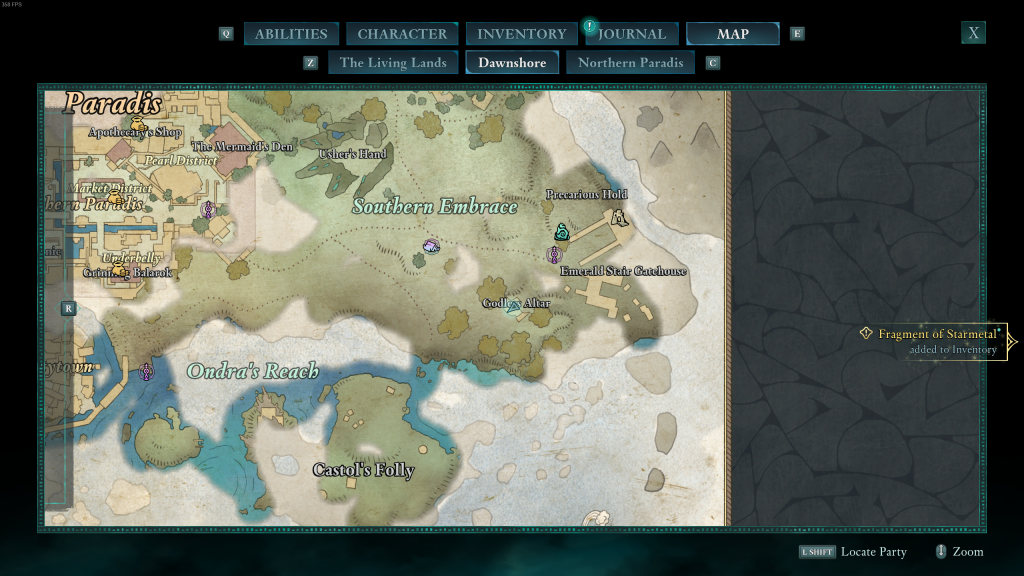
Task: Open the Inventory tab
Action: click(x=521, y=34)
